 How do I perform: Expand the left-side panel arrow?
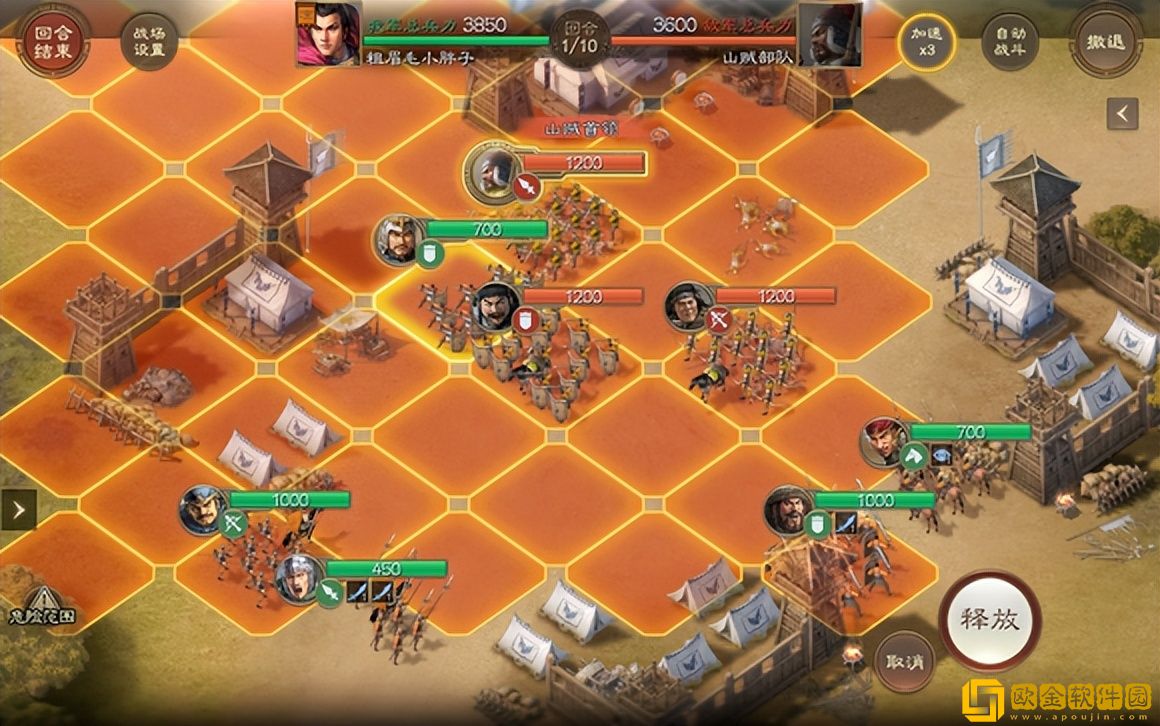coord(18,509)
